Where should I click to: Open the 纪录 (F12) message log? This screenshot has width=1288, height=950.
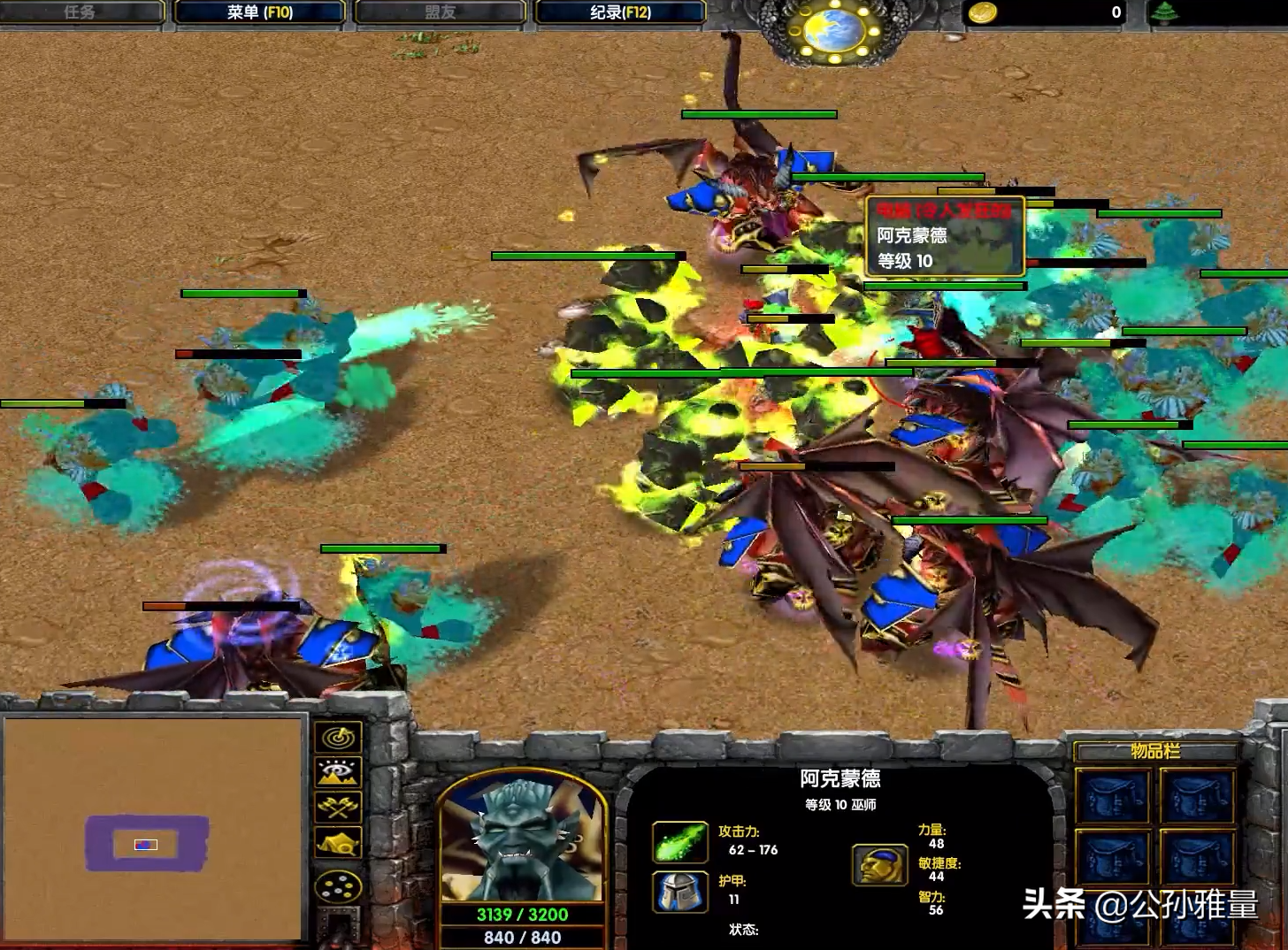click(620, 12)
